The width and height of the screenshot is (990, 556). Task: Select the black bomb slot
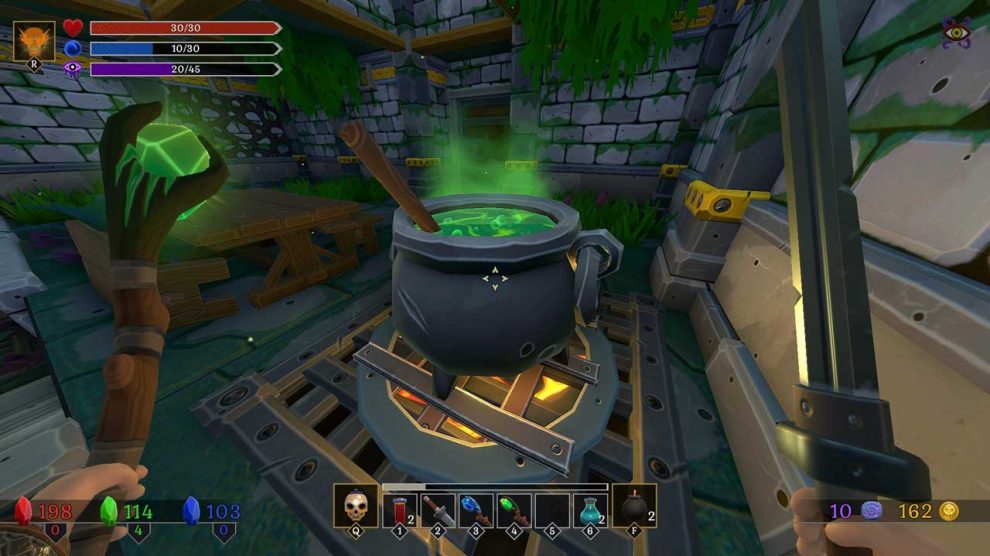pyautogui.click(x=634, y=508)
